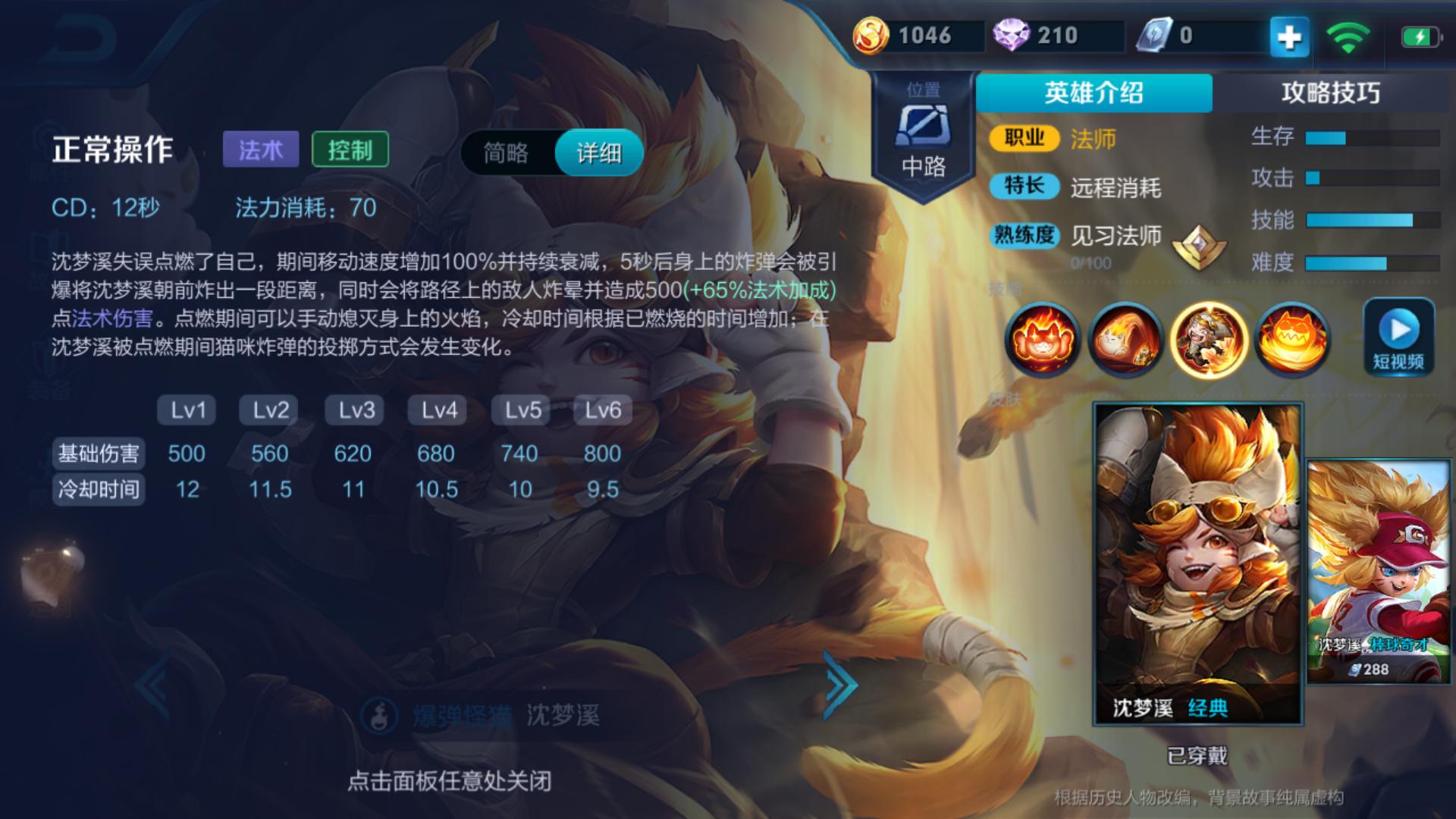Open the second fire skill icon

[x=1125, y=340]
